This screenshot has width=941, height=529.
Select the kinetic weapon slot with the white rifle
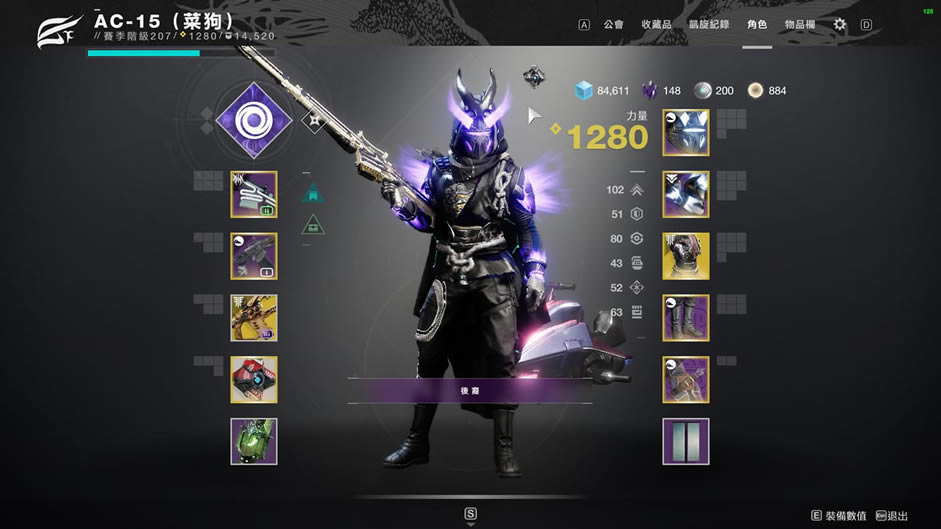[x=254, y=194]
